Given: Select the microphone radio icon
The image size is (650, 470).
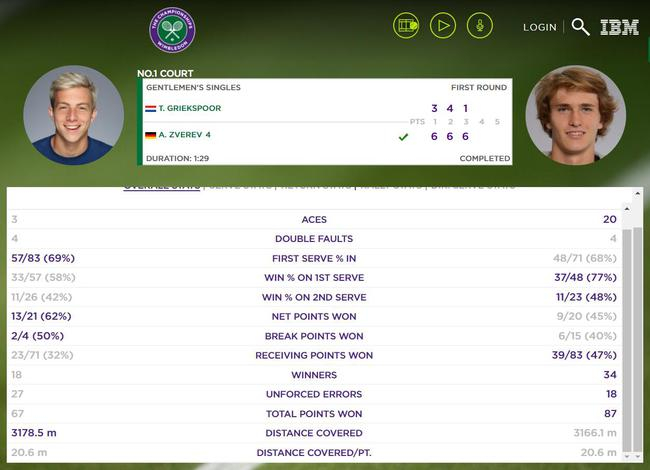Looking at the screenshot, I should click(480, 26).
